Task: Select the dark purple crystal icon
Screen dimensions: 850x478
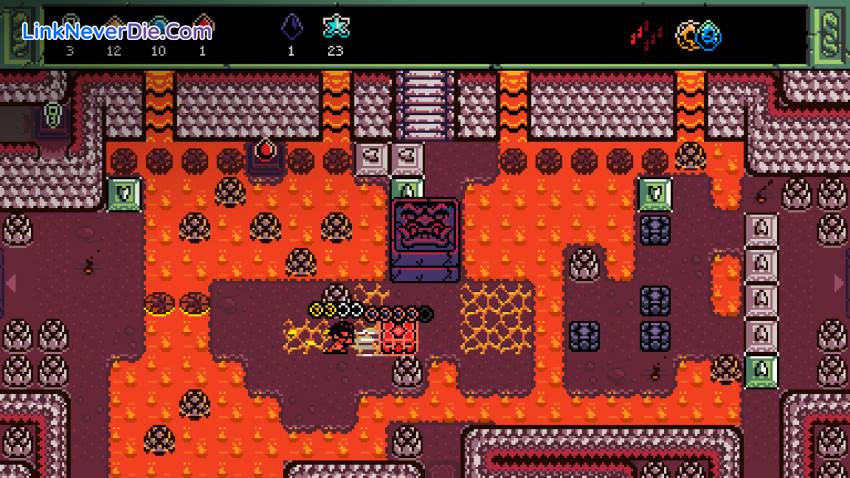Action: coord(293,28)
